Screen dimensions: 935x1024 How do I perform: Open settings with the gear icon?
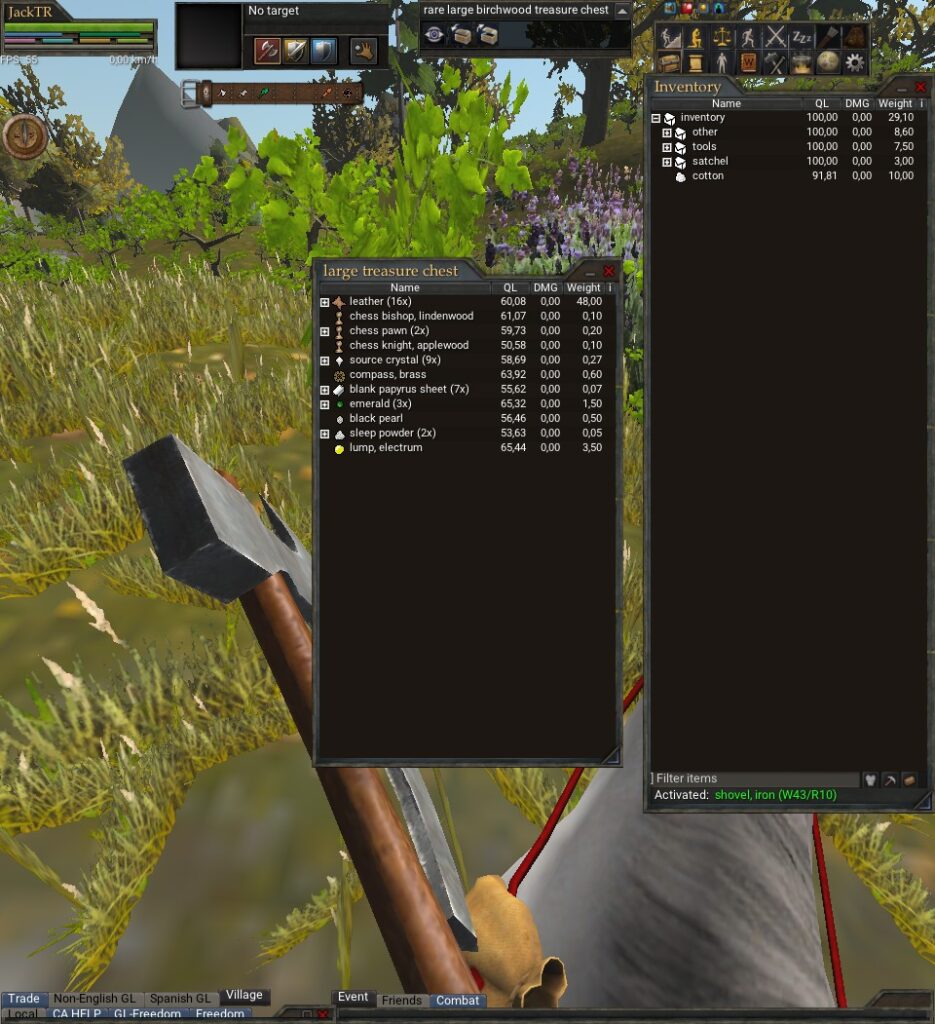853,62
